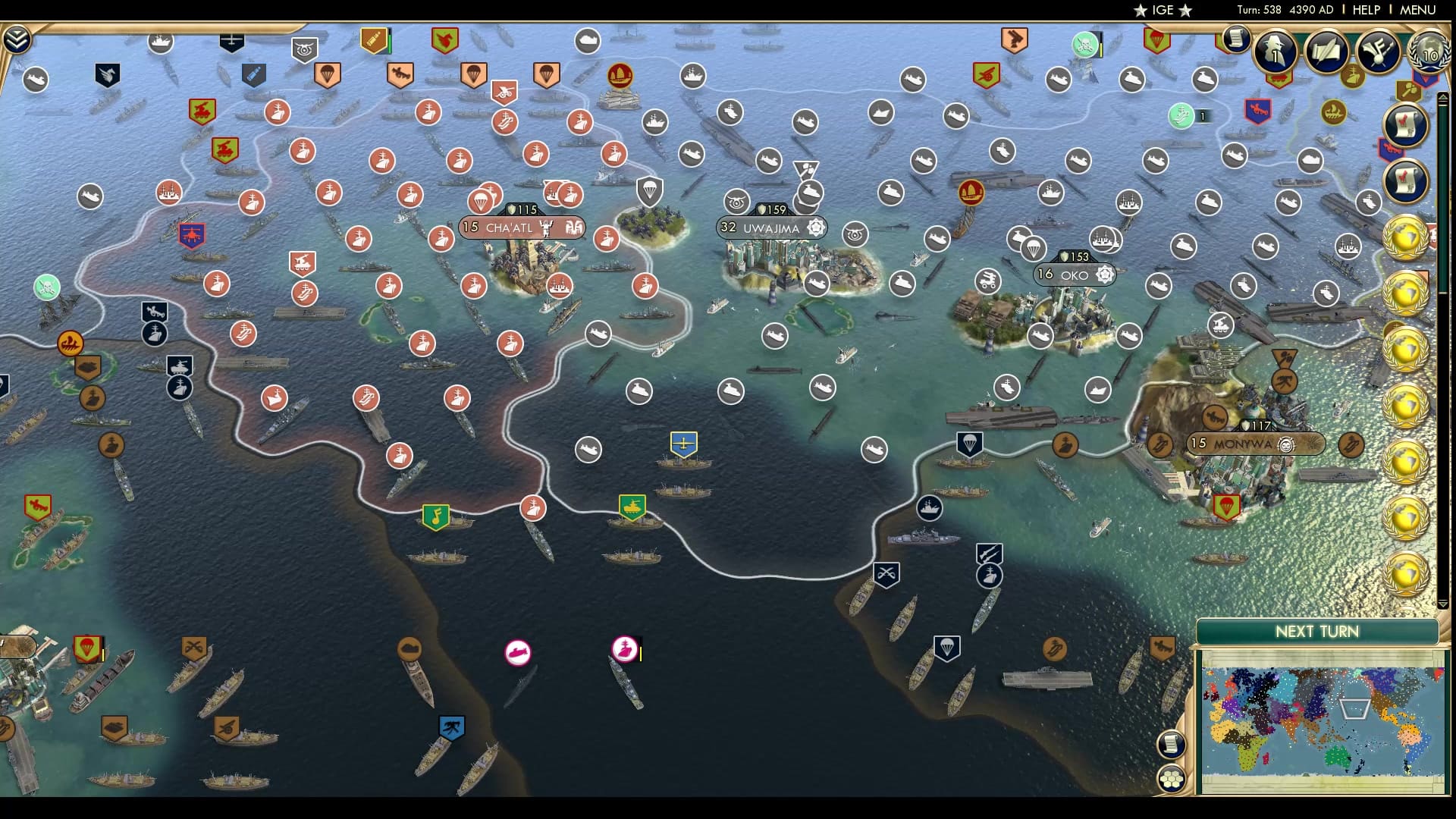Image resolution: width=1456 pixels, height=819 pixels.
Task: Click the Viking ship notification icon on right edge
Action: [x=1334, y=111]
